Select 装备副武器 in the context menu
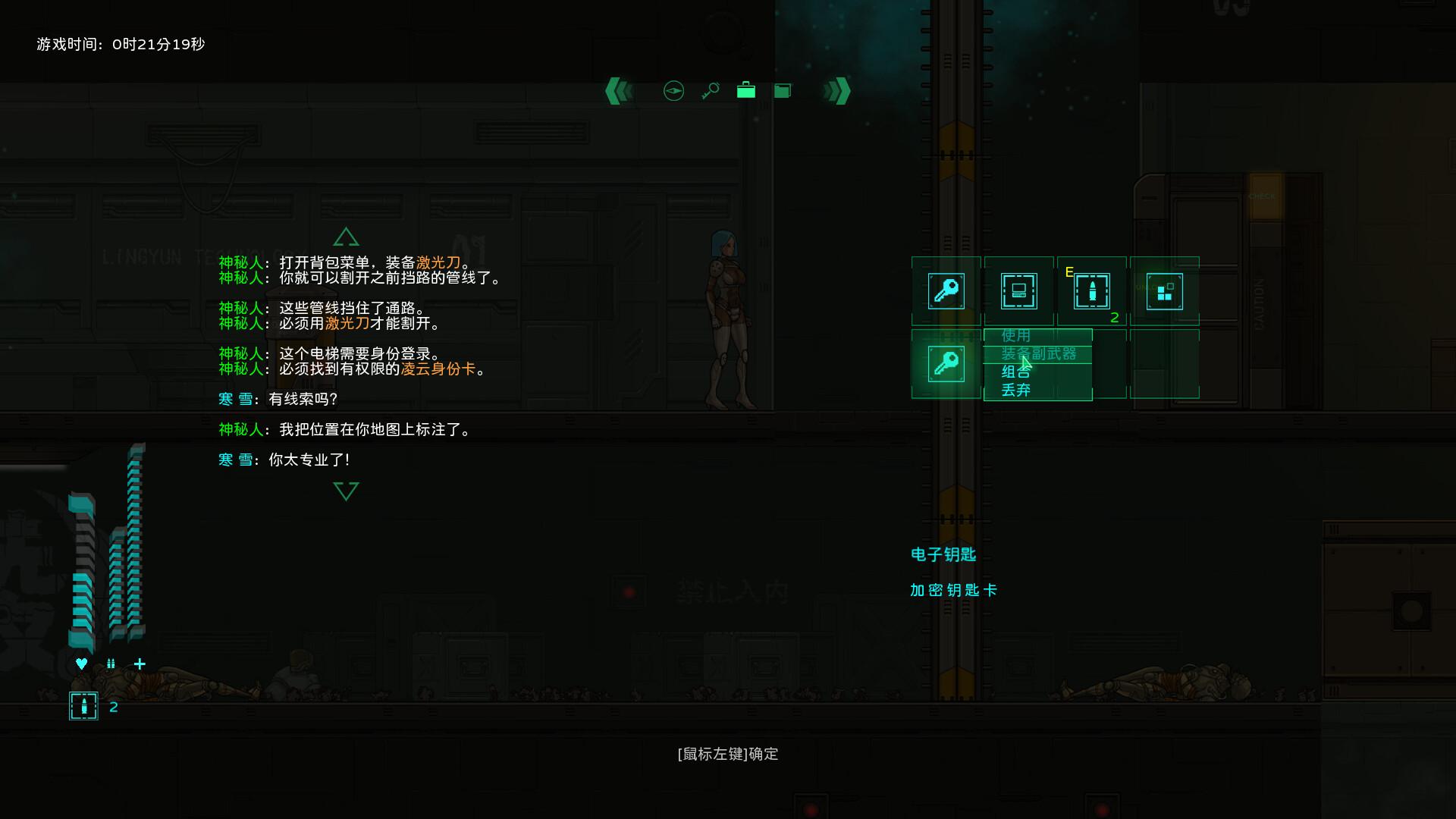Image resolution: width=1456 pixels, height=819 pixels. coord(1038,353)
